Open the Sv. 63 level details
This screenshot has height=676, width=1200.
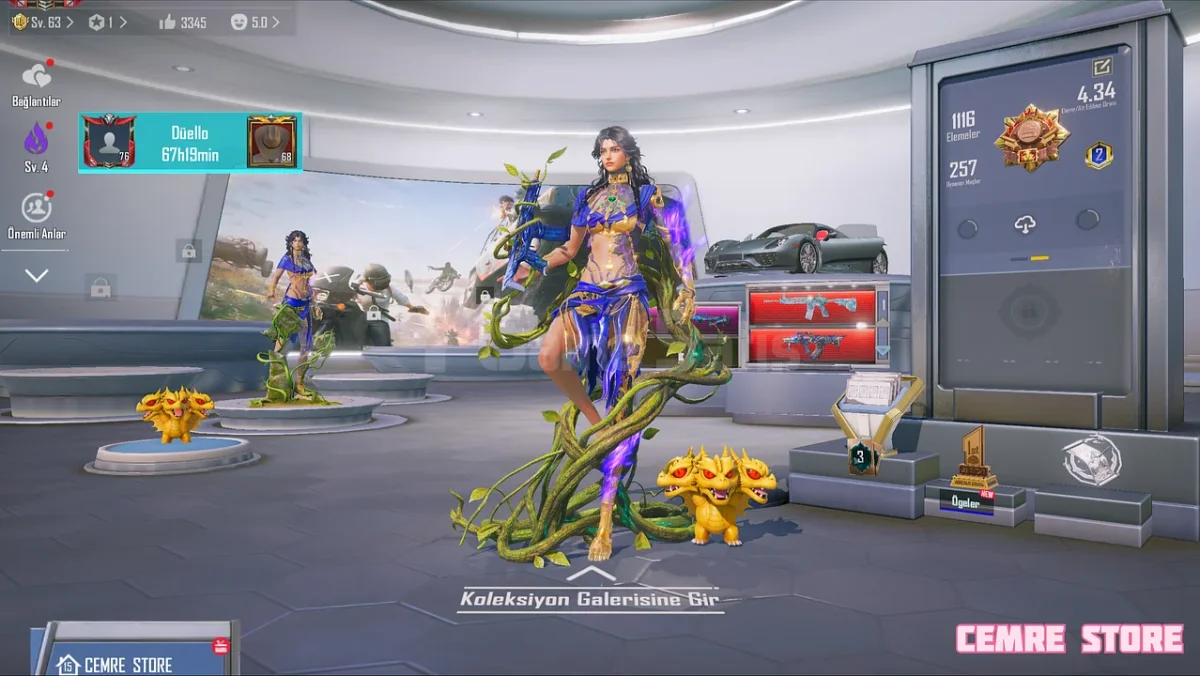pos(42,21)
